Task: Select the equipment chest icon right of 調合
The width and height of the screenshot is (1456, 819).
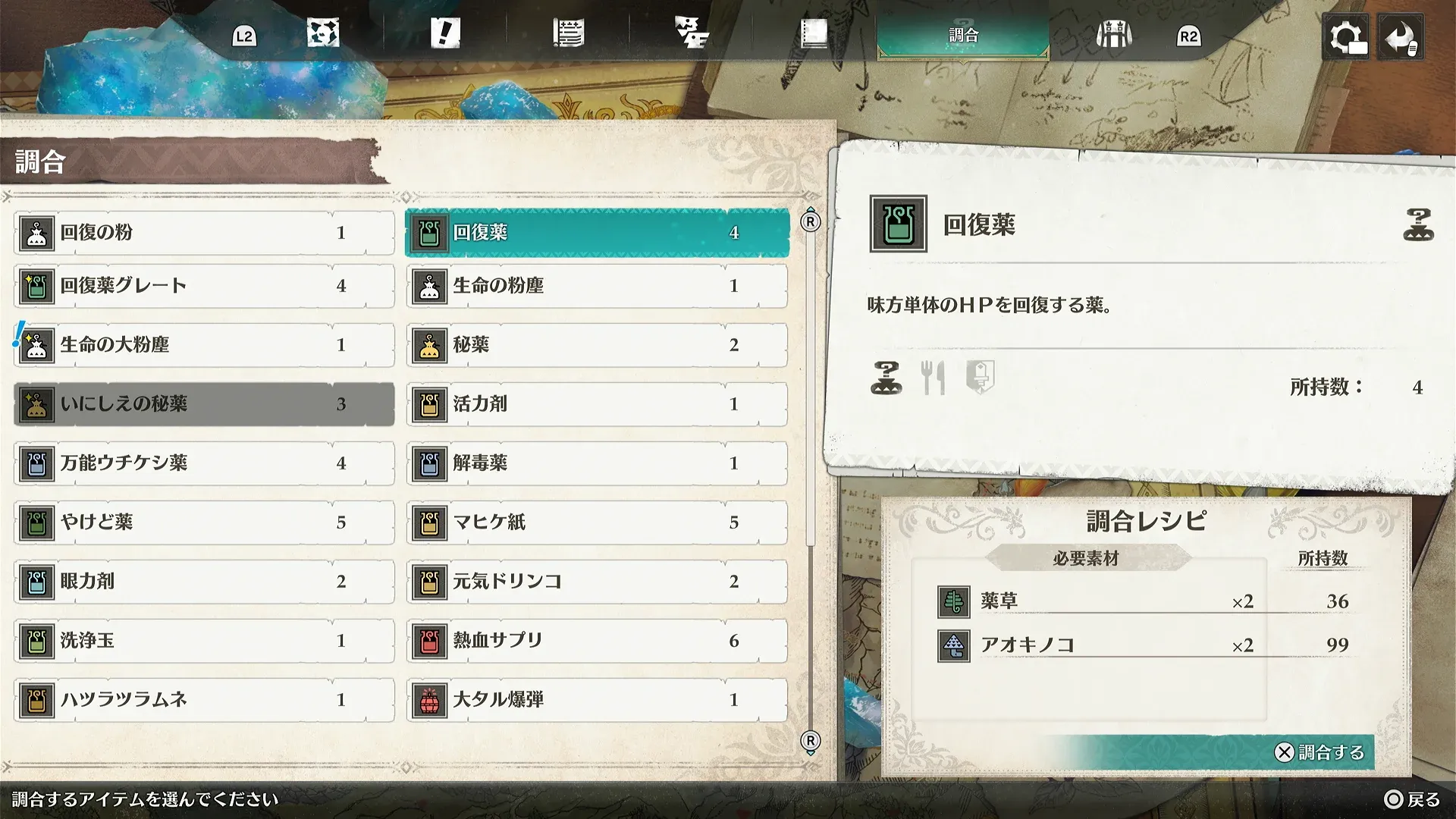Action: click(1112, 34)
